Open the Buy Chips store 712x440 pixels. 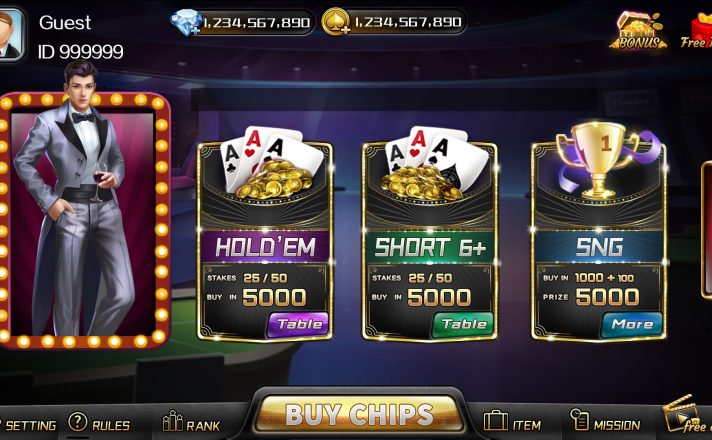359,414
